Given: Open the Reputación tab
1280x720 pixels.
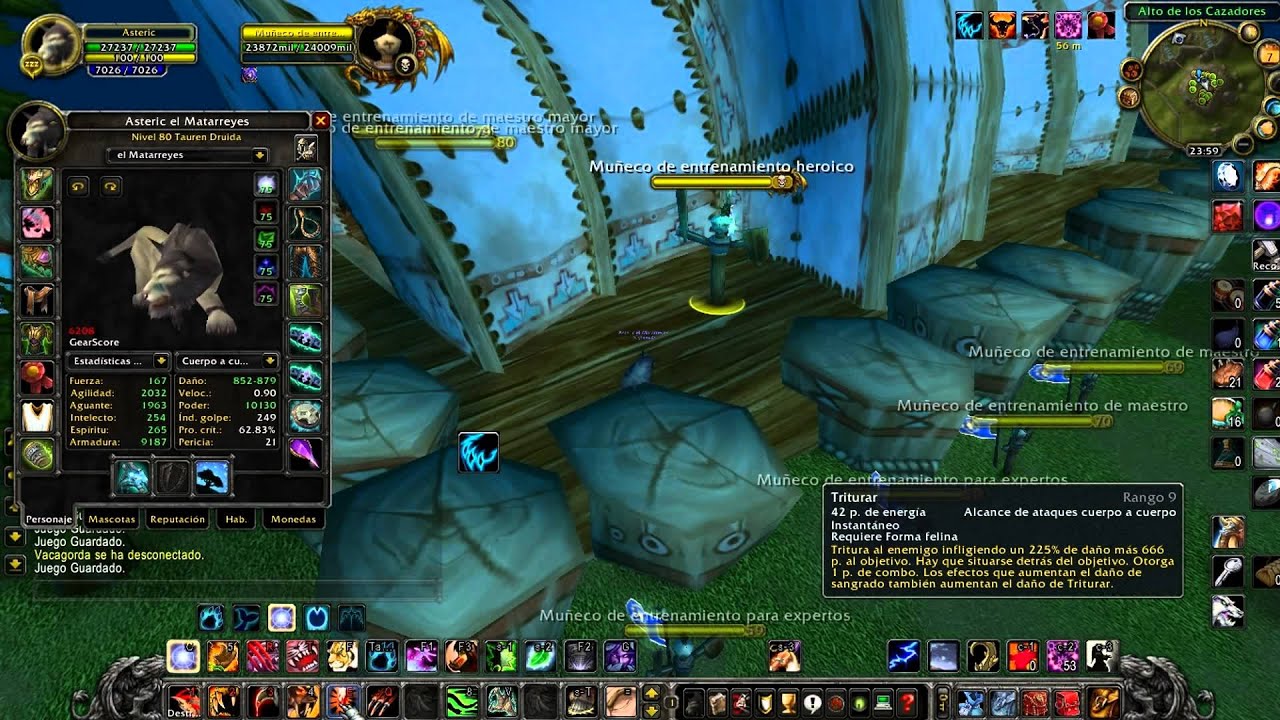Looking at the screenshot, I should click(x=177, y=519).
